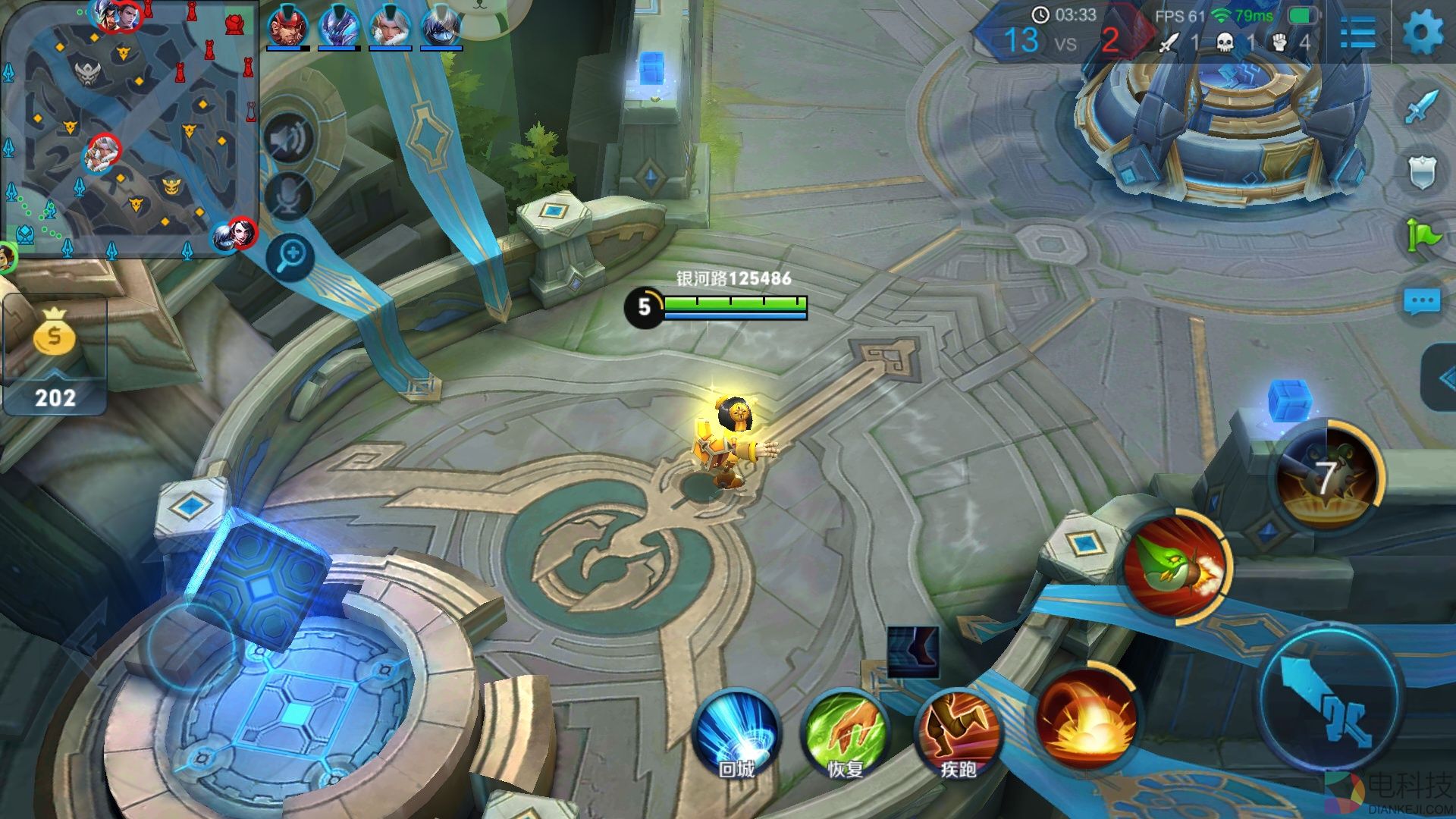
Task: Activate the fiery explosion skill
Action: coord(1086,717)
